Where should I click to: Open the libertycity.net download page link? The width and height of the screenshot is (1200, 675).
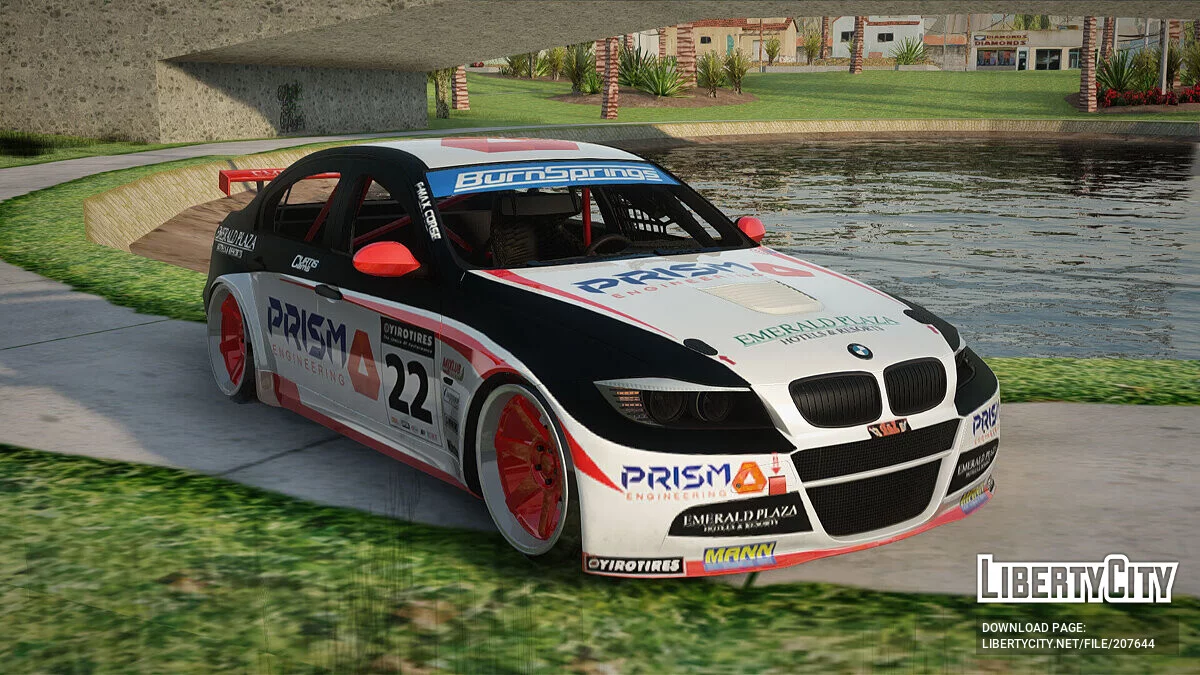[1067, 643]
